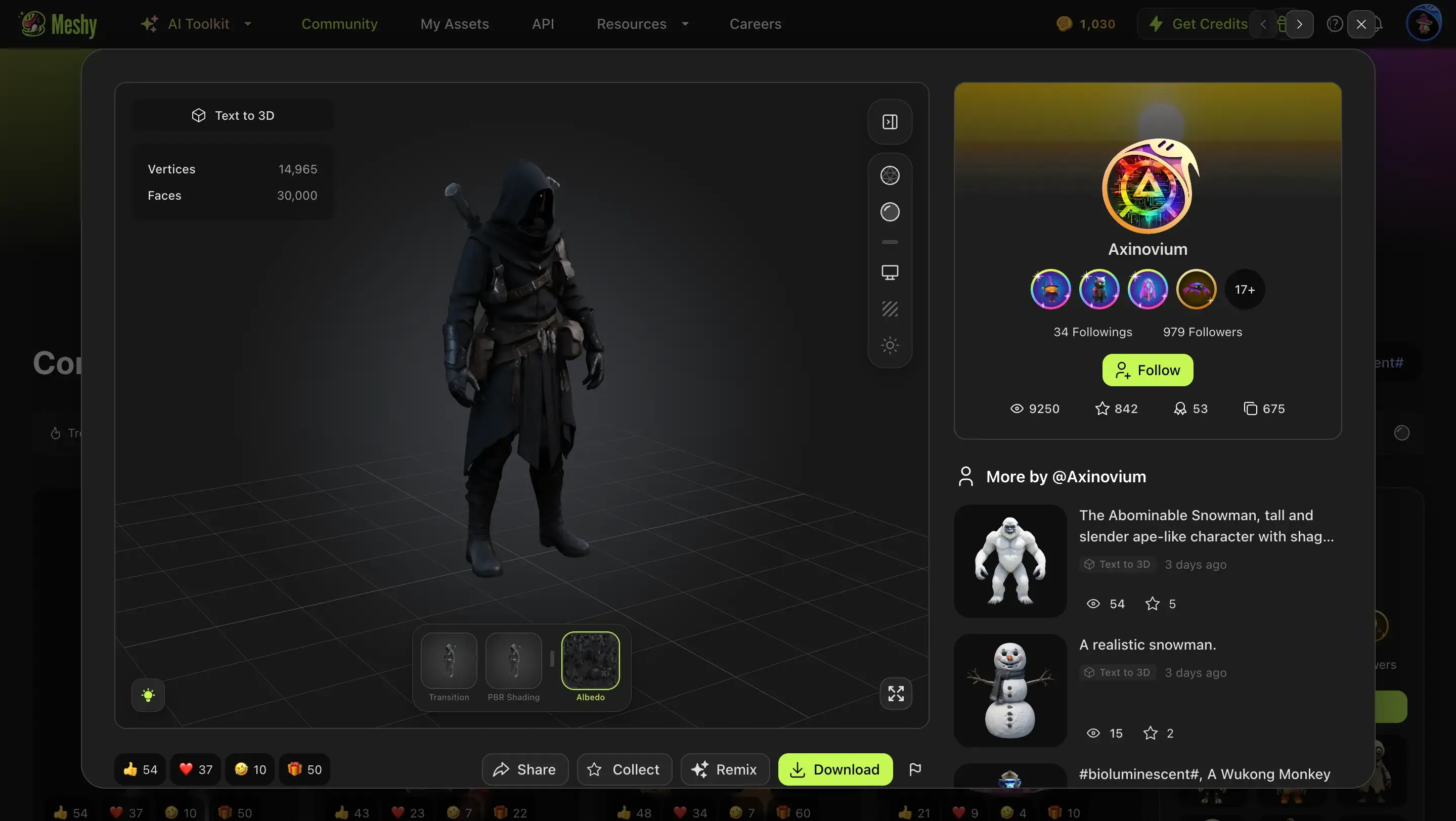The height and width of the screenshot is (821, 1456).
Task: Collapse the side panel with the panel icon
Action: 889,121
